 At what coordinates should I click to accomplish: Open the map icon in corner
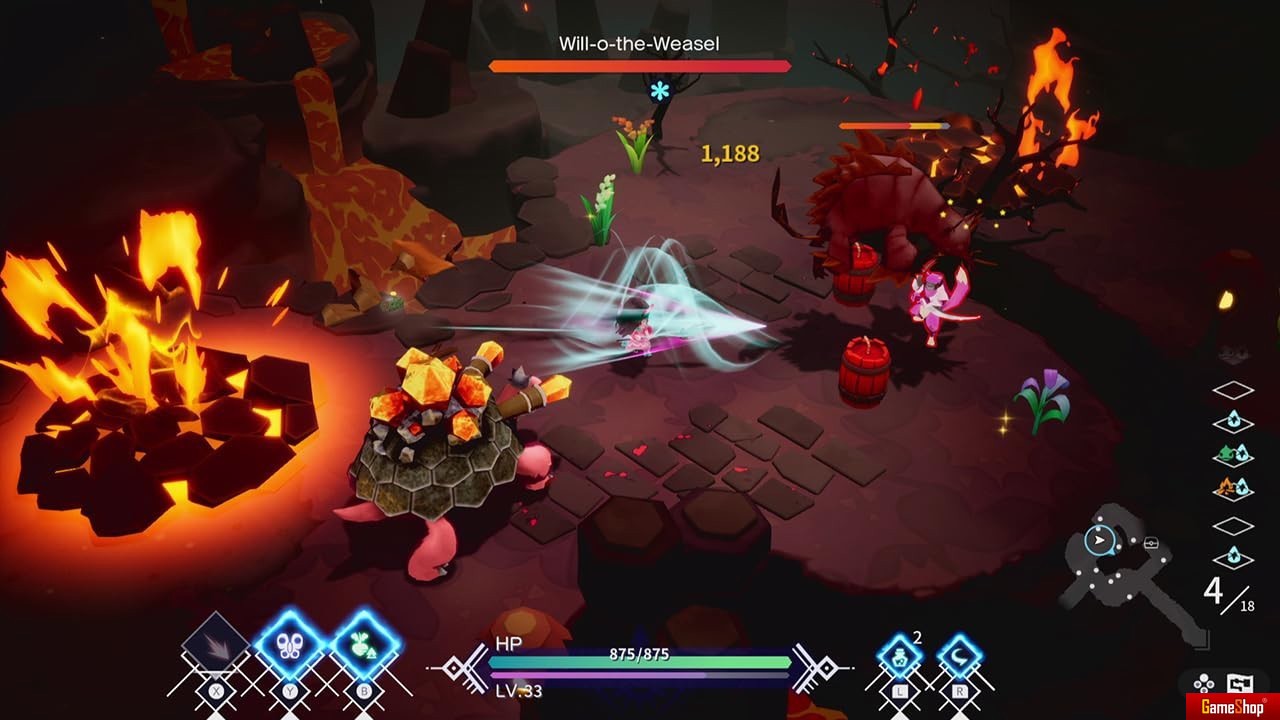point(1241,685)
